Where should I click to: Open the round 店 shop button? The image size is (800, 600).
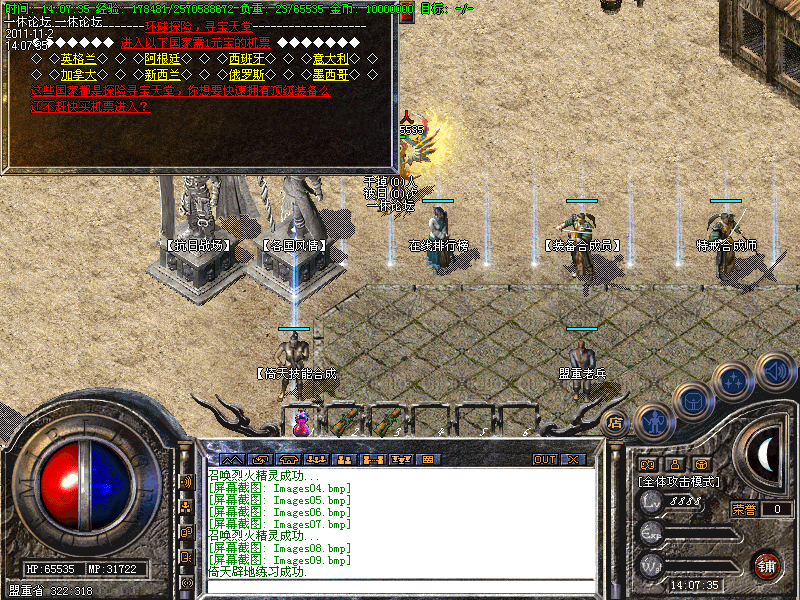click(x=616, y=423)
